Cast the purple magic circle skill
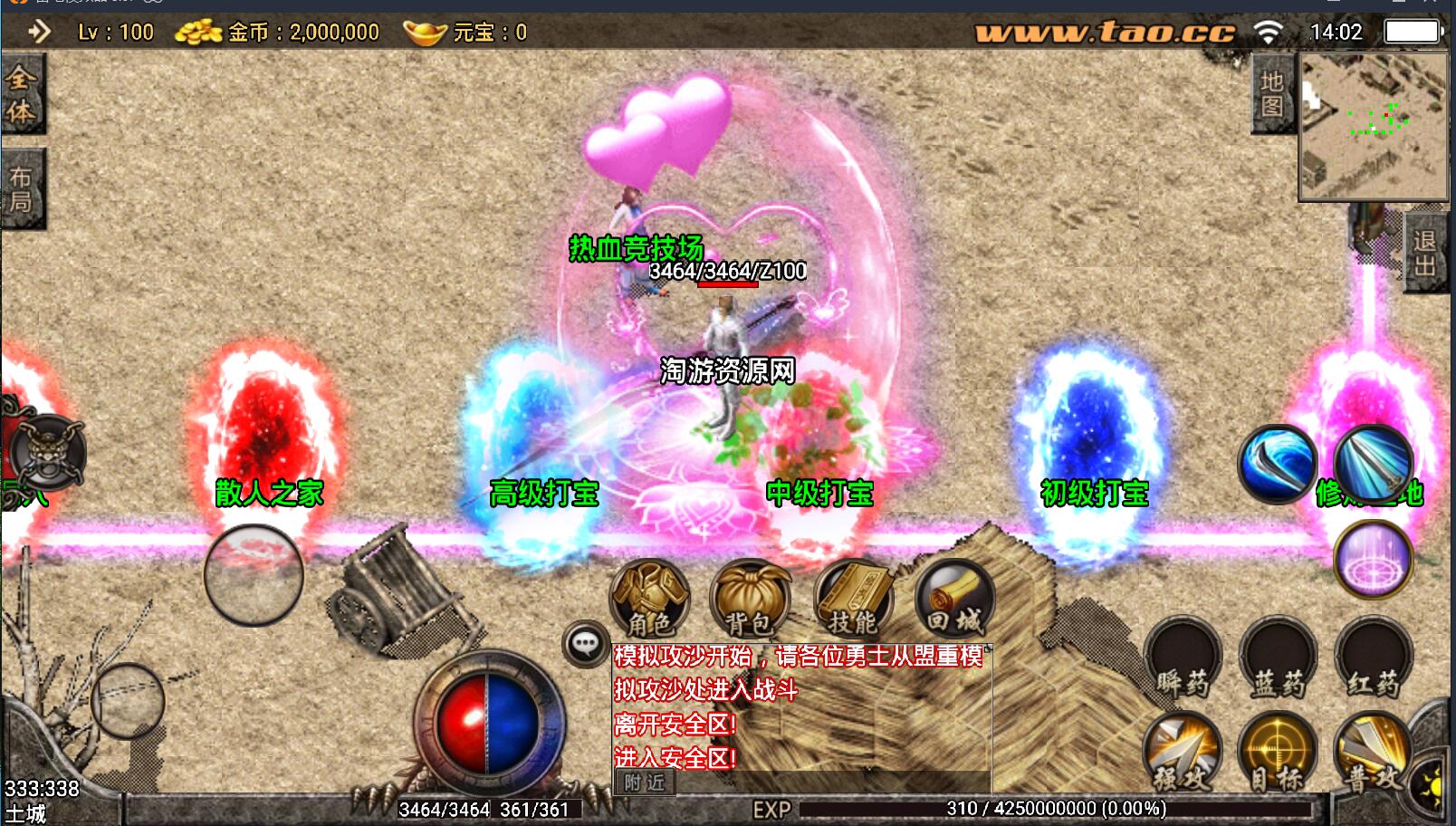 tap(1373, 561)
